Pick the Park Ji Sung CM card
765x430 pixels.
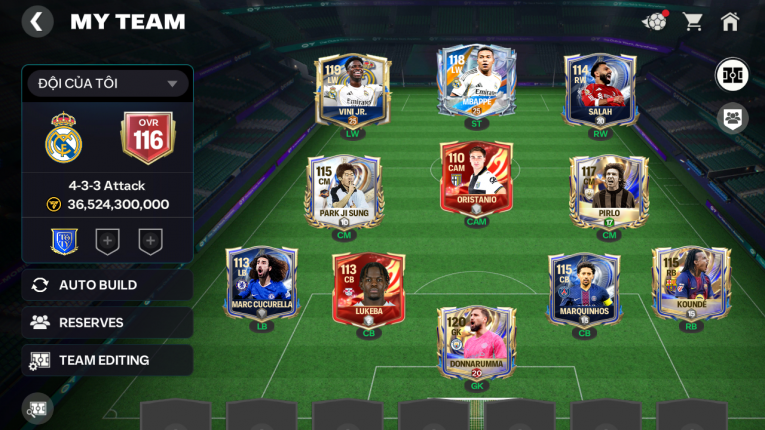click(x=343, y=192)
